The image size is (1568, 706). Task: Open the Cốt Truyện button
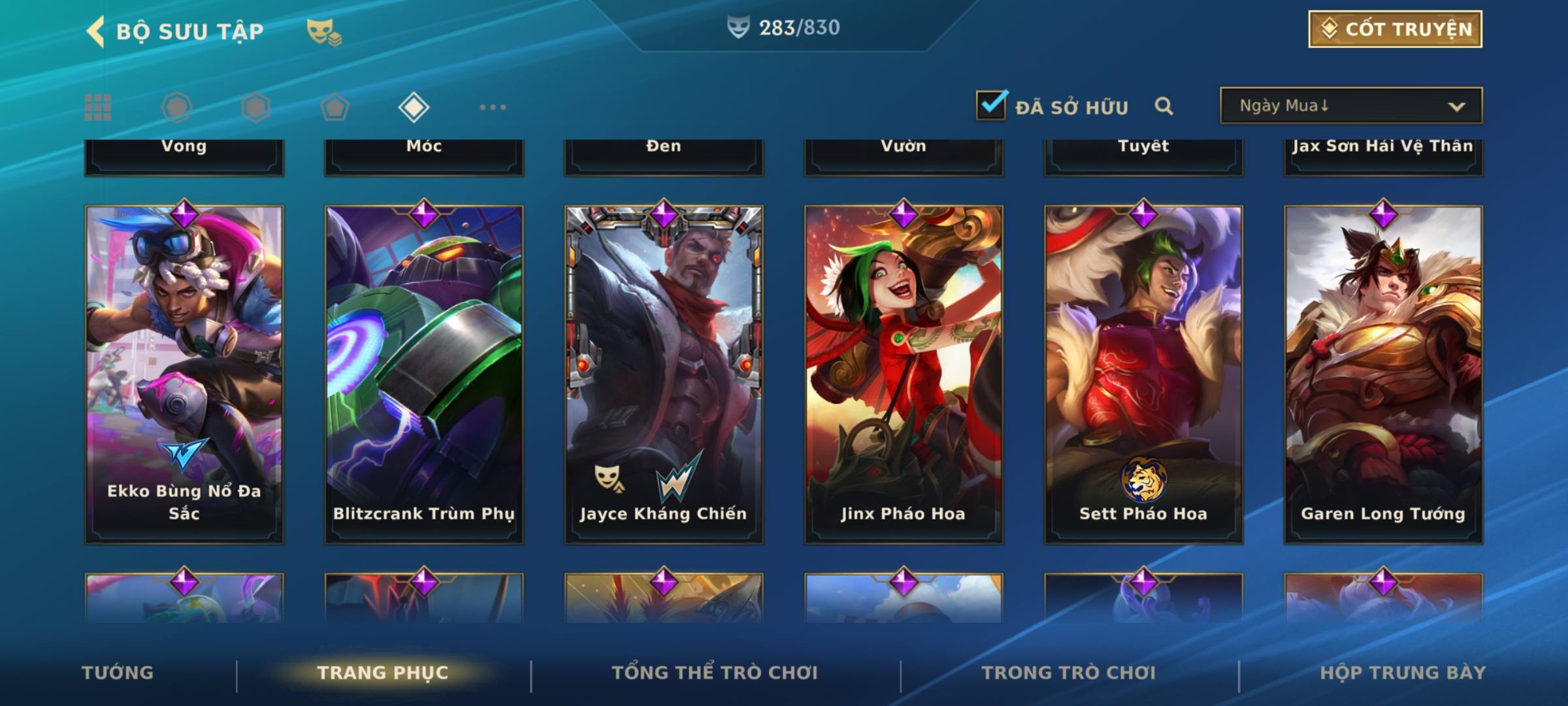coord(1395,29)
